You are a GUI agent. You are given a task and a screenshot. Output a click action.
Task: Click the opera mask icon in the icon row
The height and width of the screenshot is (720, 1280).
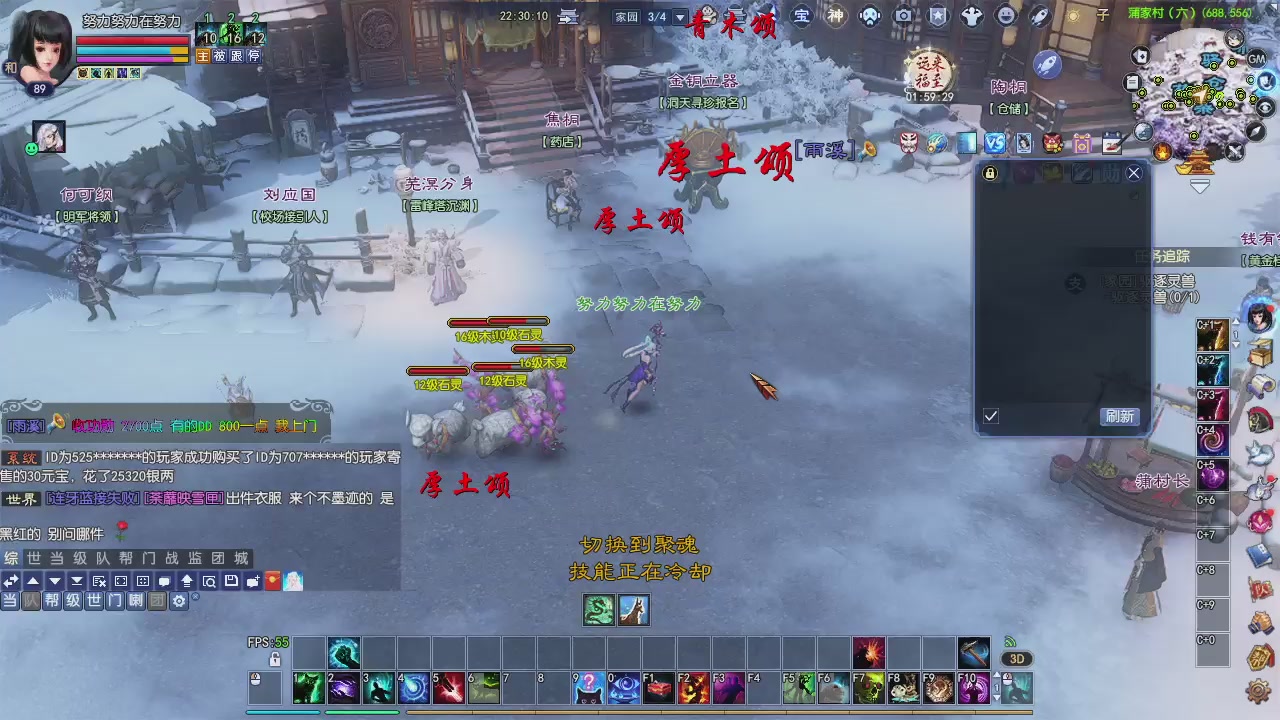point(908,143)
